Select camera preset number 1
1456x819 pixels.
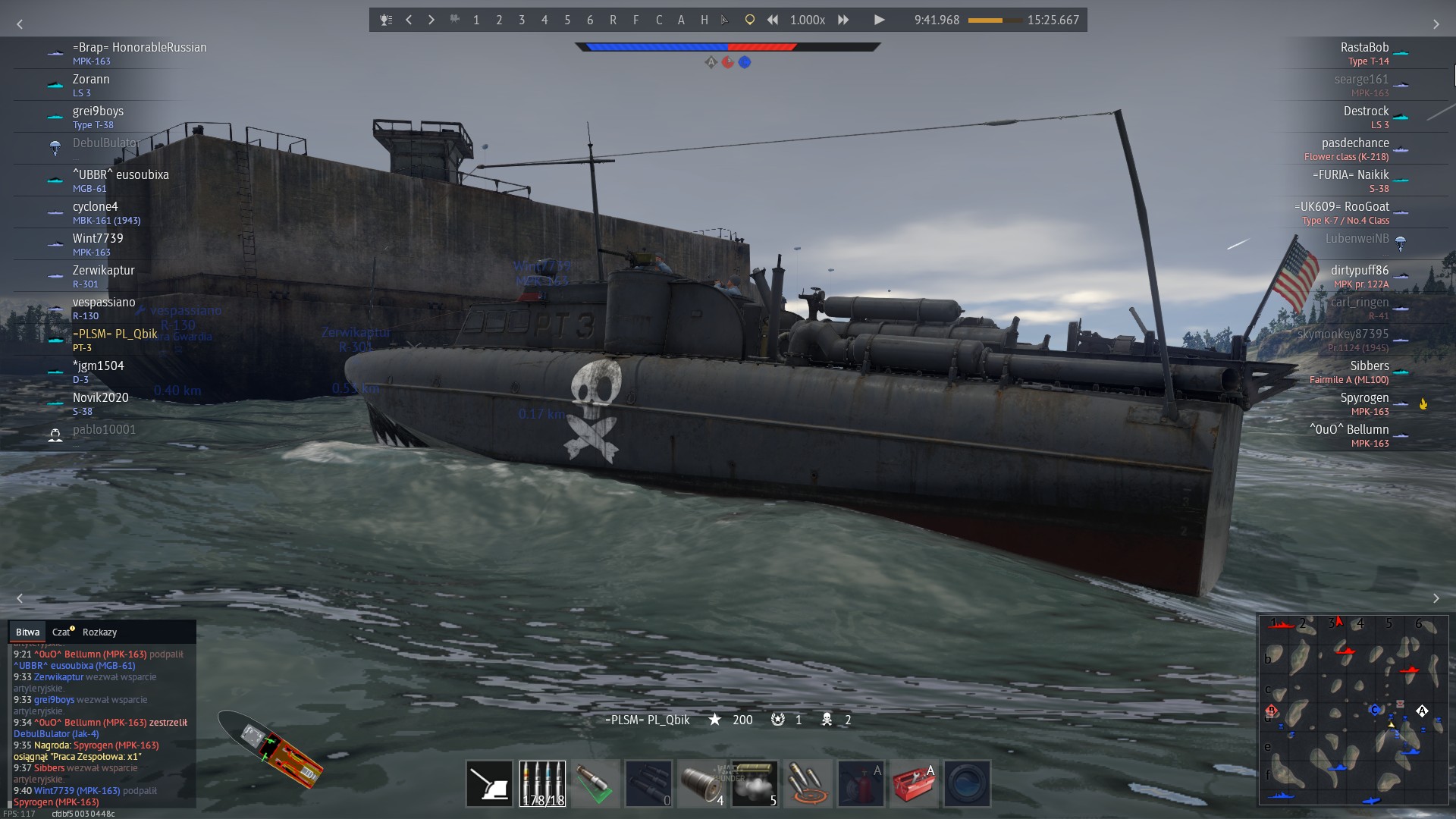476,20
